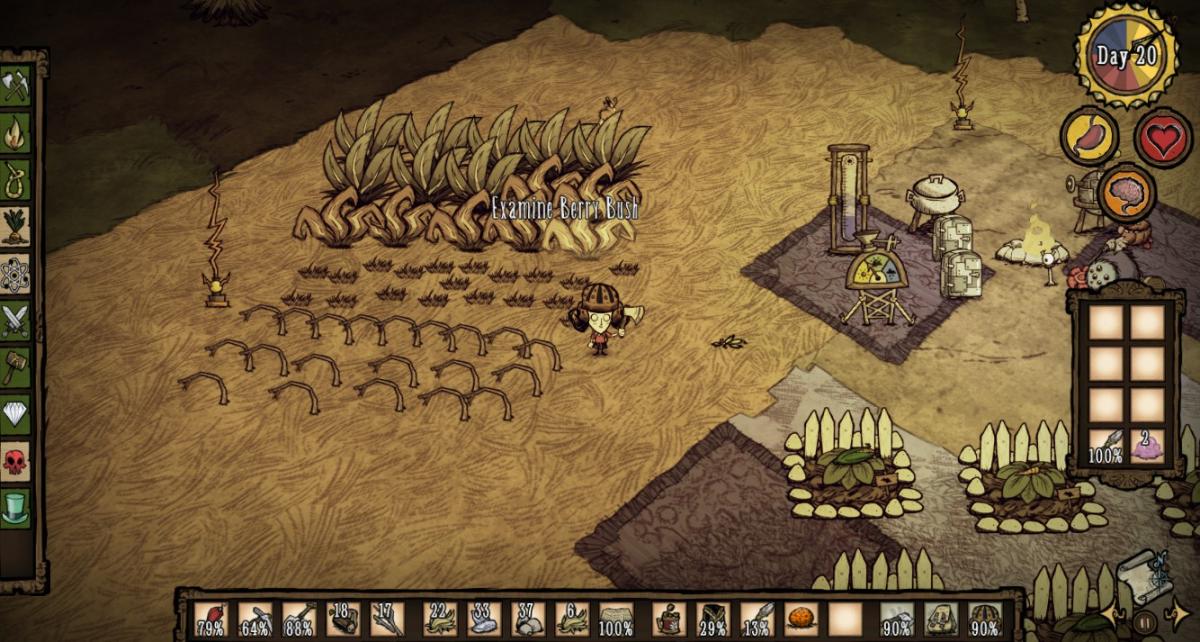Select the rocks stack of 37
This screenshot has height=642, width=1200.
528,618
